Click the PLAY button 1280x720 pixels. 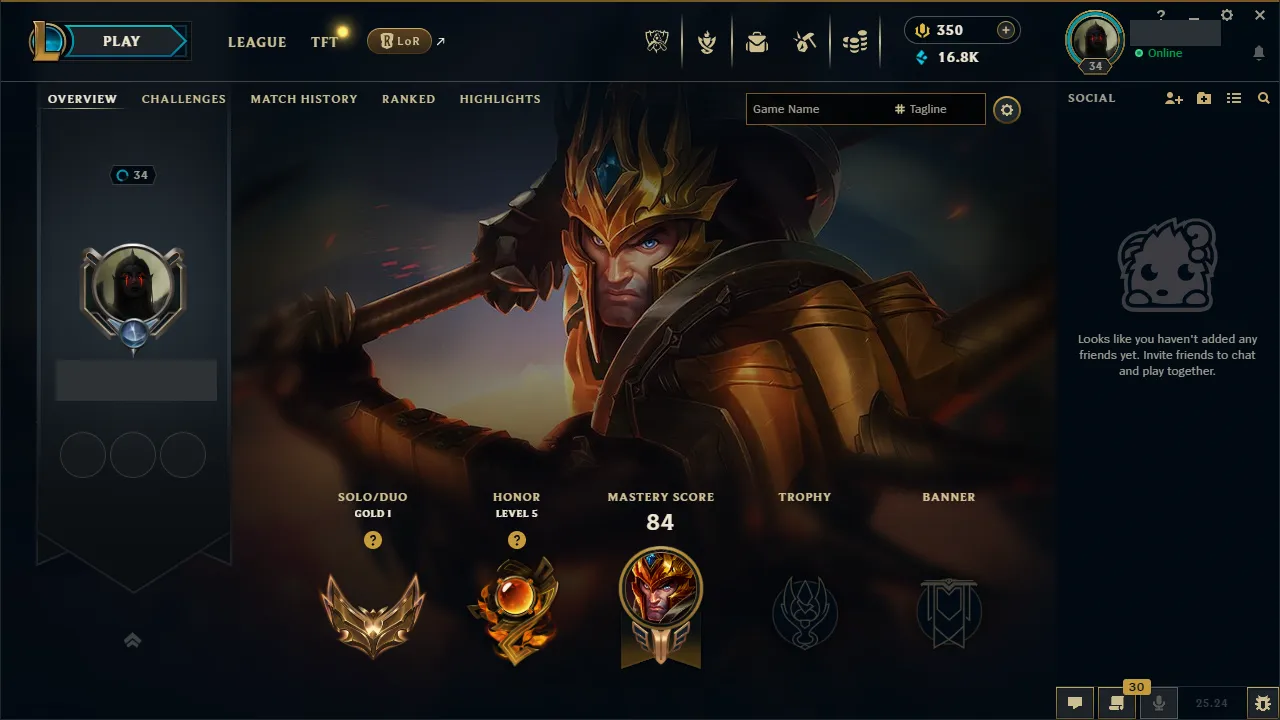121,41
